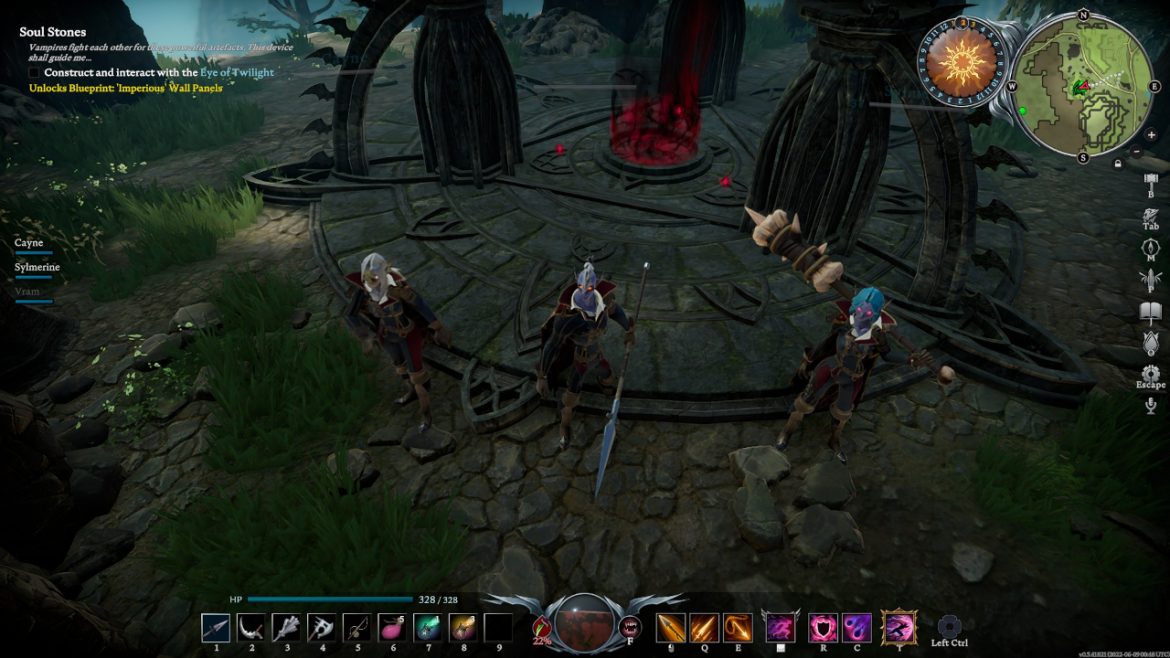
Task: Select the spear weapon in hotbar slot 1
Action: 216,627
